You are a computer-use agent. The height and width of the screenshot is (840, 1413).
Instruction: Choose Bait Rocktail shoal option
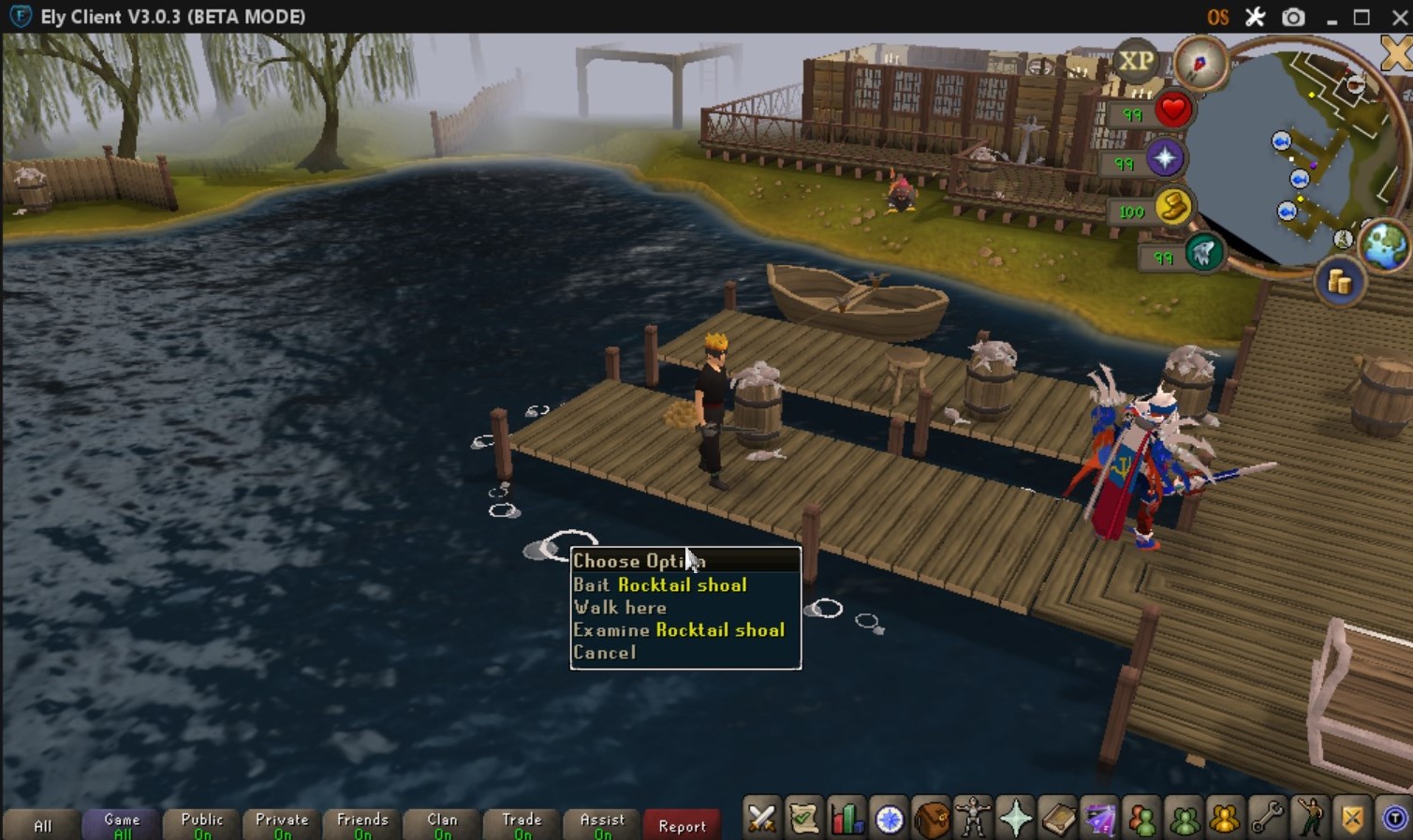(x=660, y=585)
